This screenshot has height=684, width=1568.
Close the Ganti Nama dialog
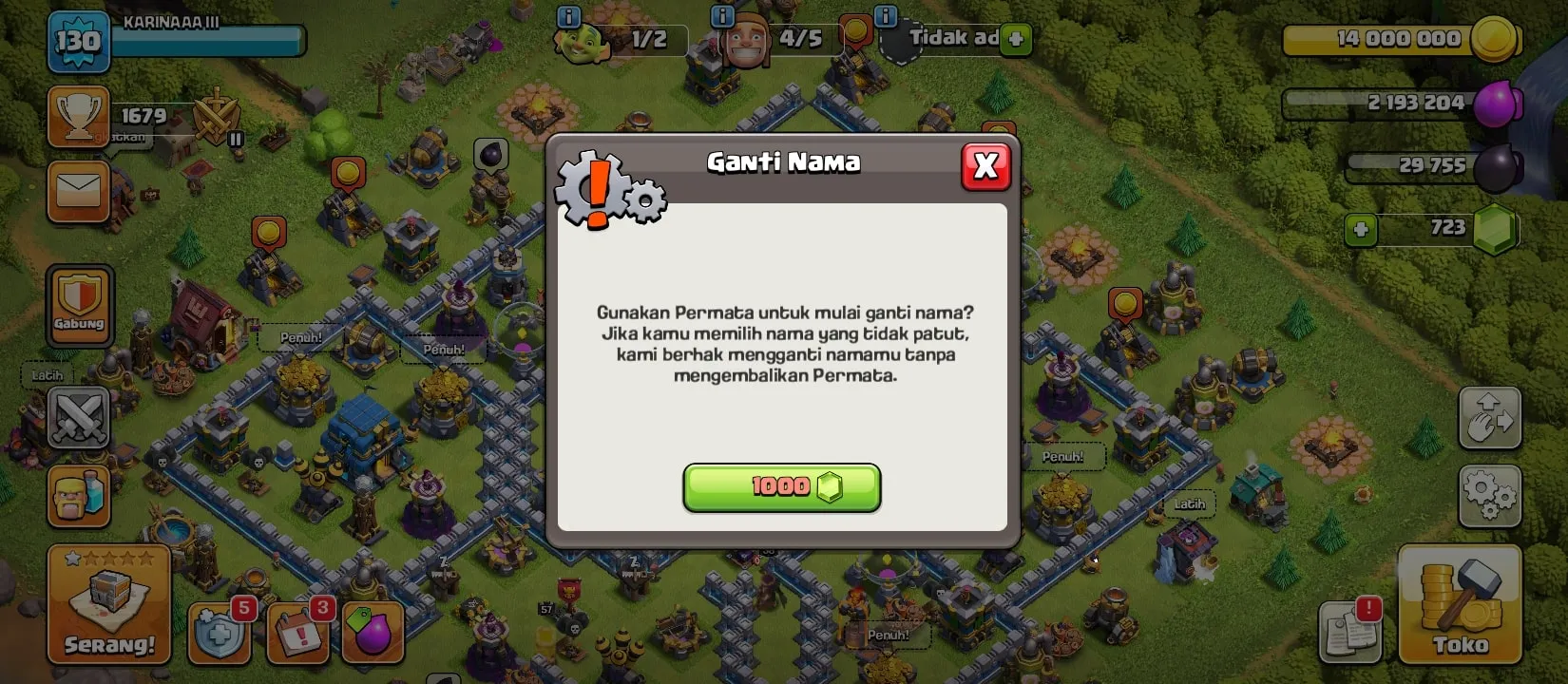point(986,164)
